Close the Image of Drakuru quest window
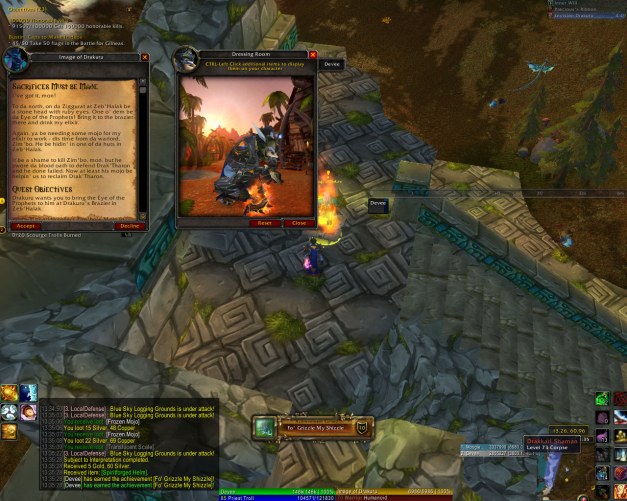Screen dimensions: 627x501 [x=145, y=58]
